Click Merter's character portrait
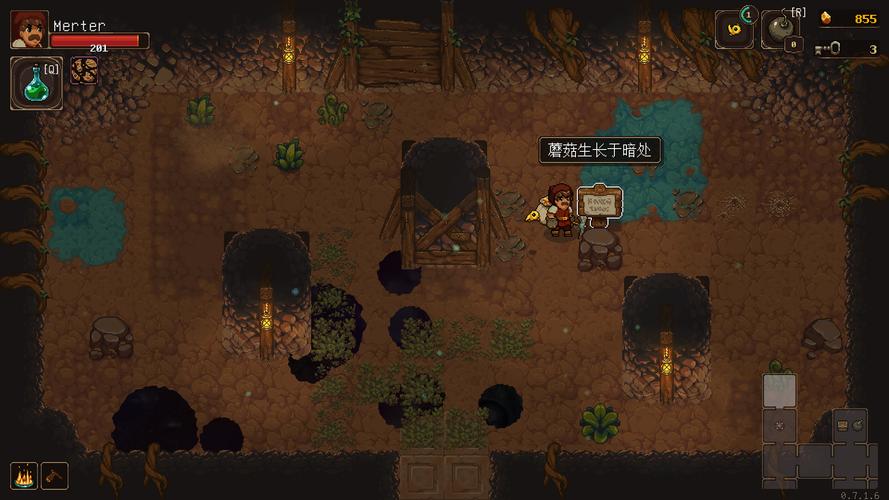 (x=28, y=30)
